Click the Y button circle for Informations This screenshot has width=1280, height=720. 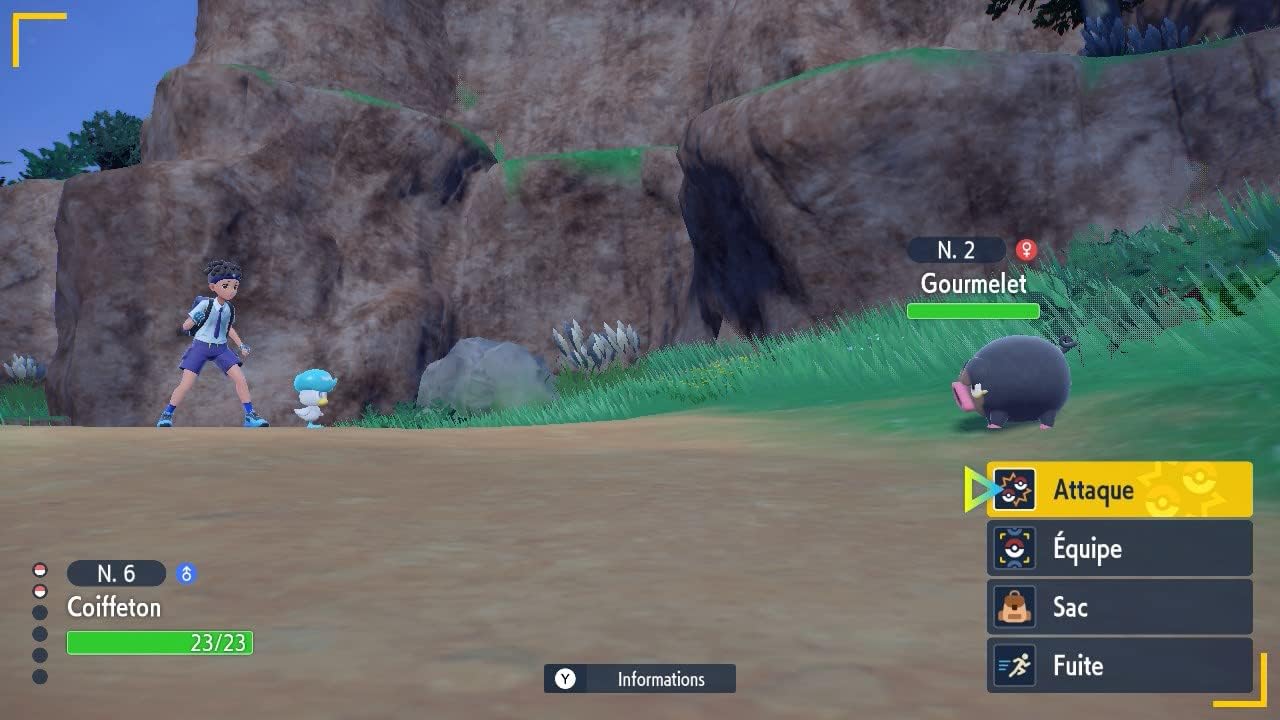563,679
